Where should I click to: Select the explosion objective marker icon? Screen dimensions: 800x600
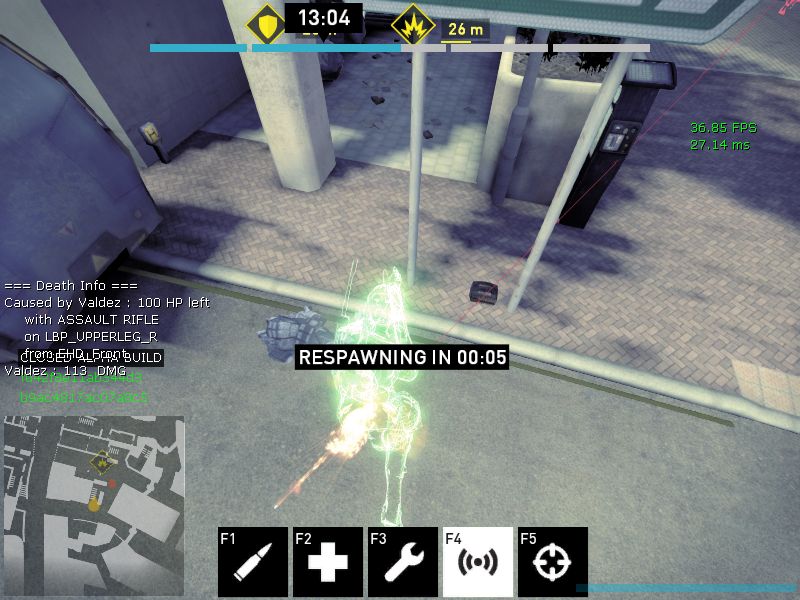[412, 24]
